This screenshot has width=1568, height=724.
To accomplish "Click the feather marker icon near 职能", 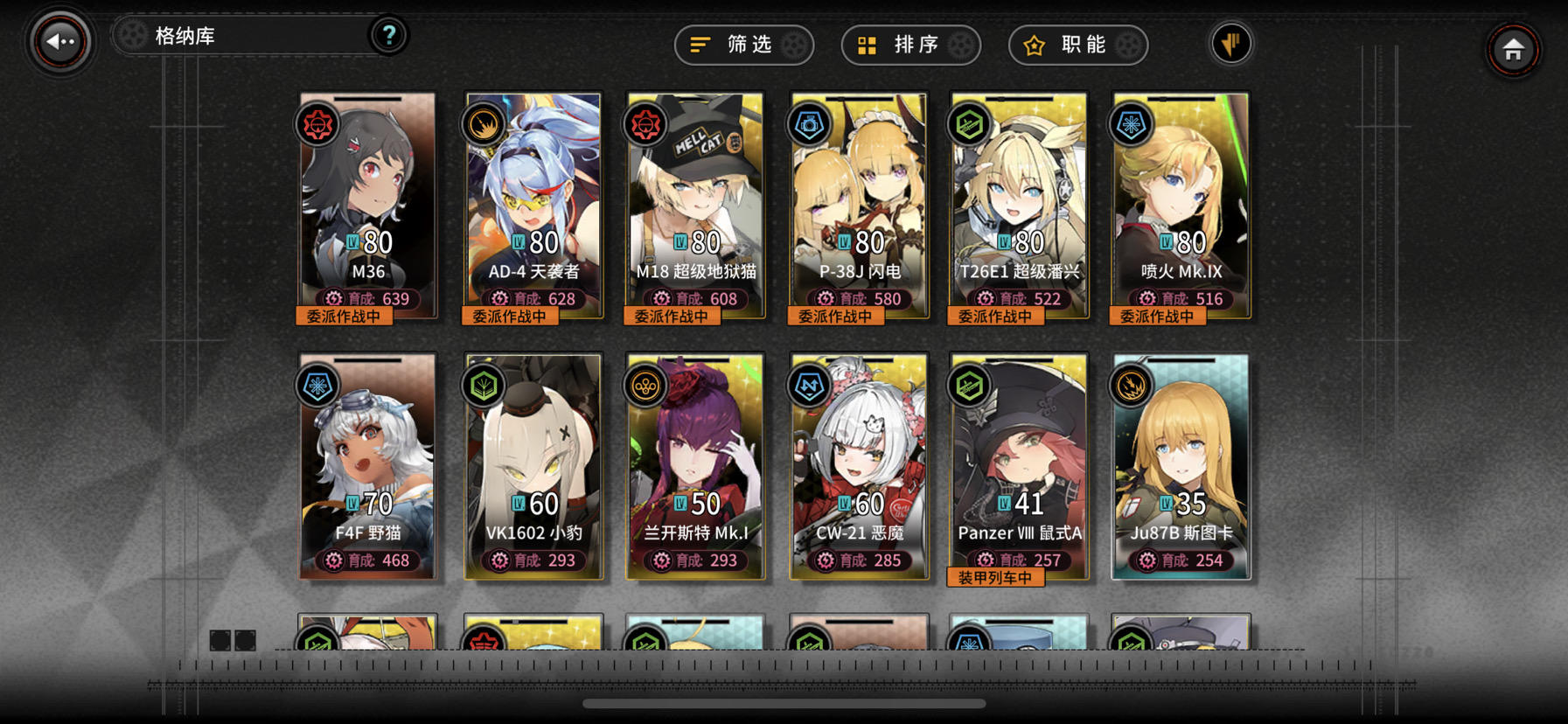I will [x=1230, y=42].
